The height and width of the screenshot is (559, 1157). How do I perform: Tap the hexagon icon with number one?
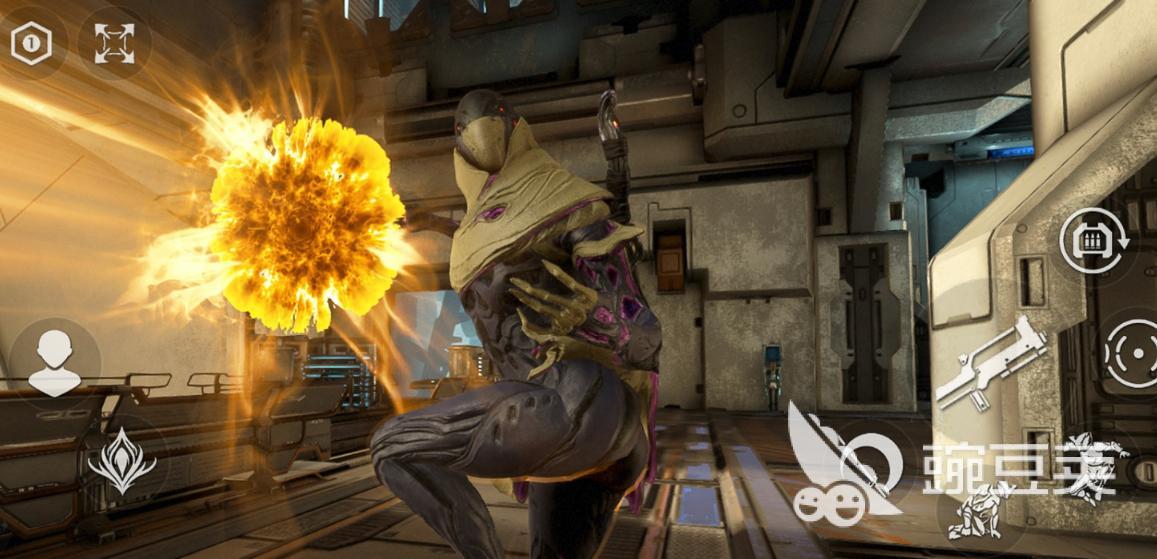click(x=31, y=43)
